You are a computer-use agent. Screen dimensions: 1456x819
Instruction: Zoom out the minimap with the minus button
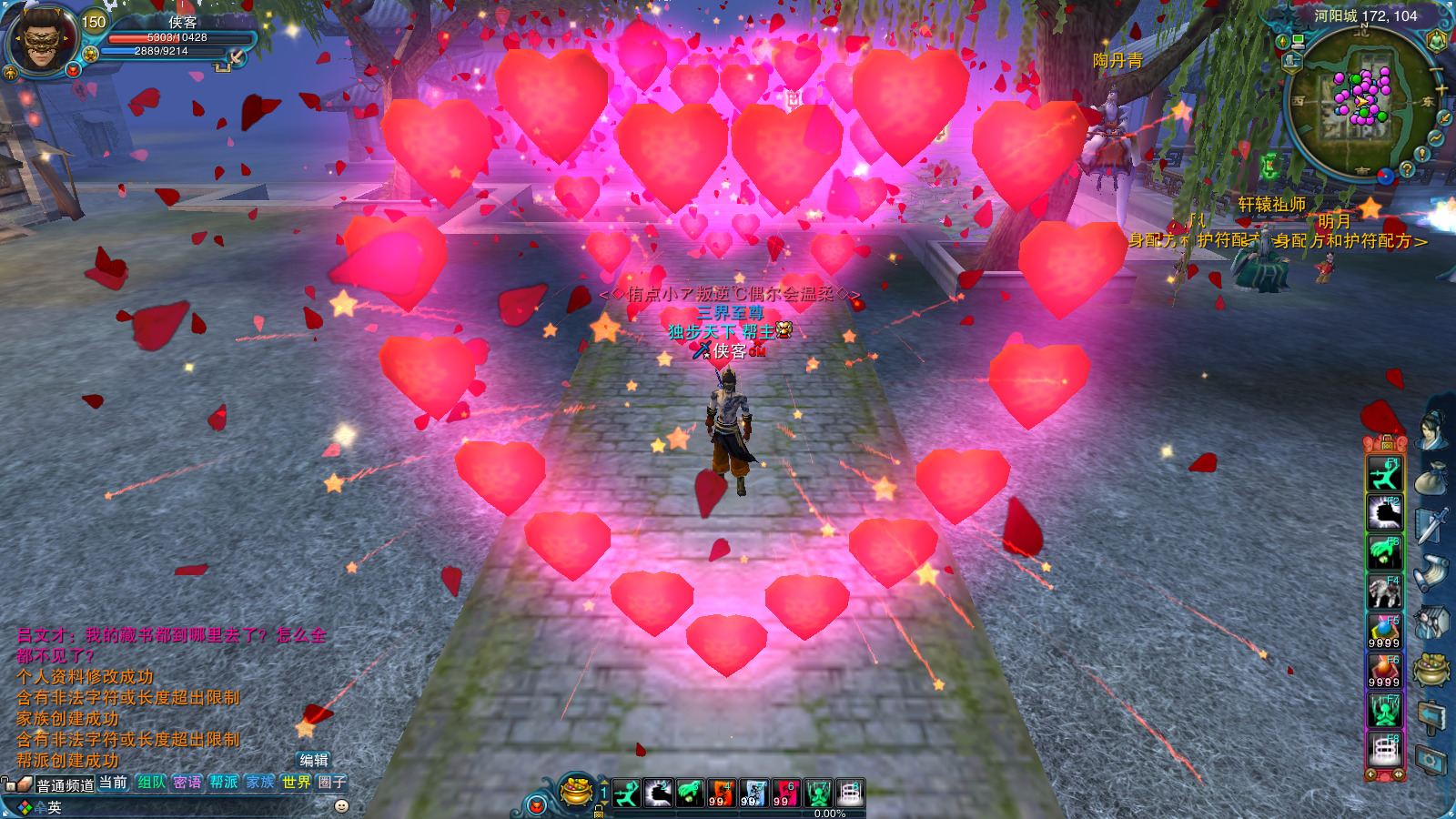coord(1437,69)
